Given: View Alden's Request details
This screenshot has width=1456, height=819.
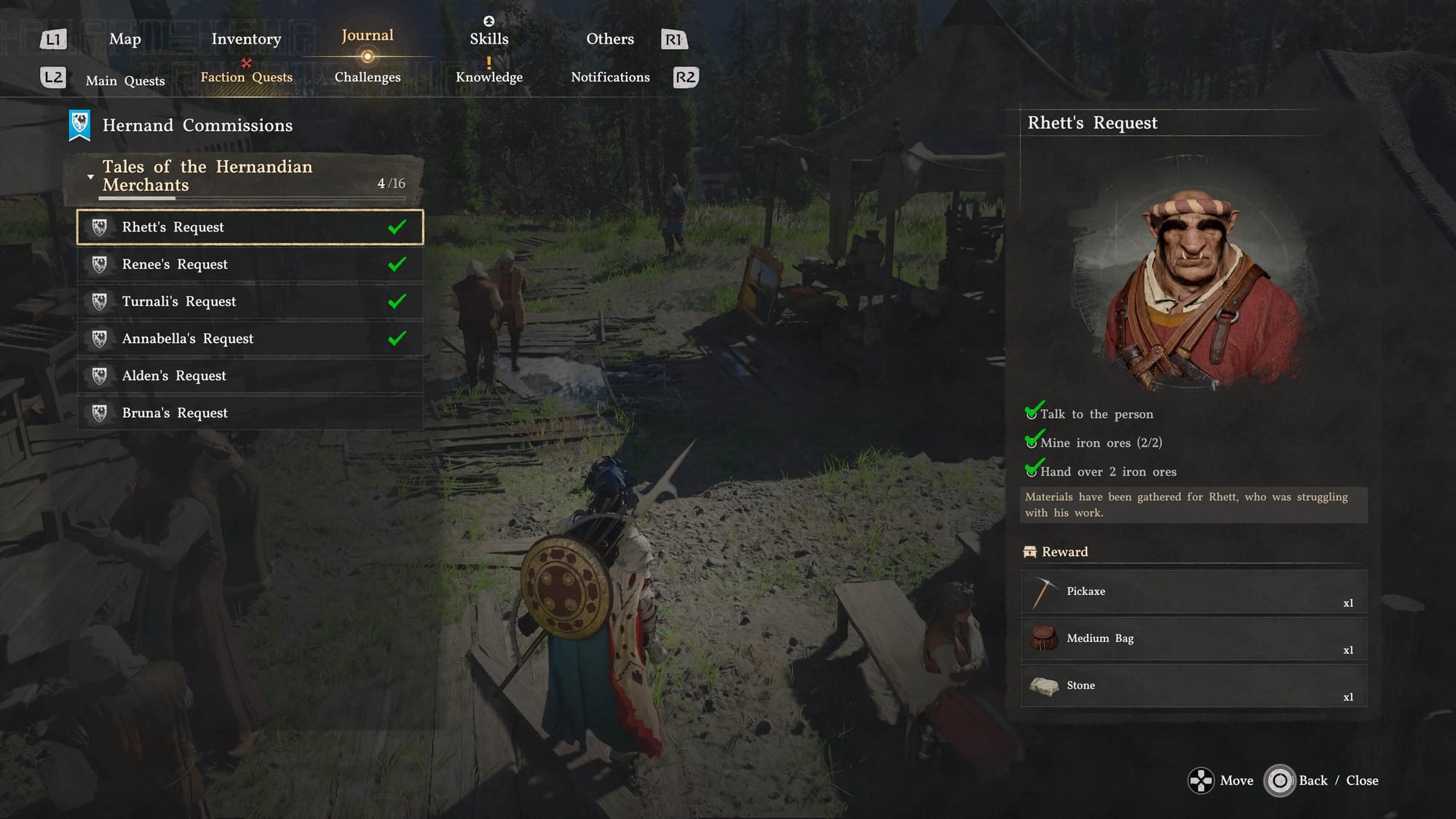Looking at the screenshot, I should coord(250,376).
